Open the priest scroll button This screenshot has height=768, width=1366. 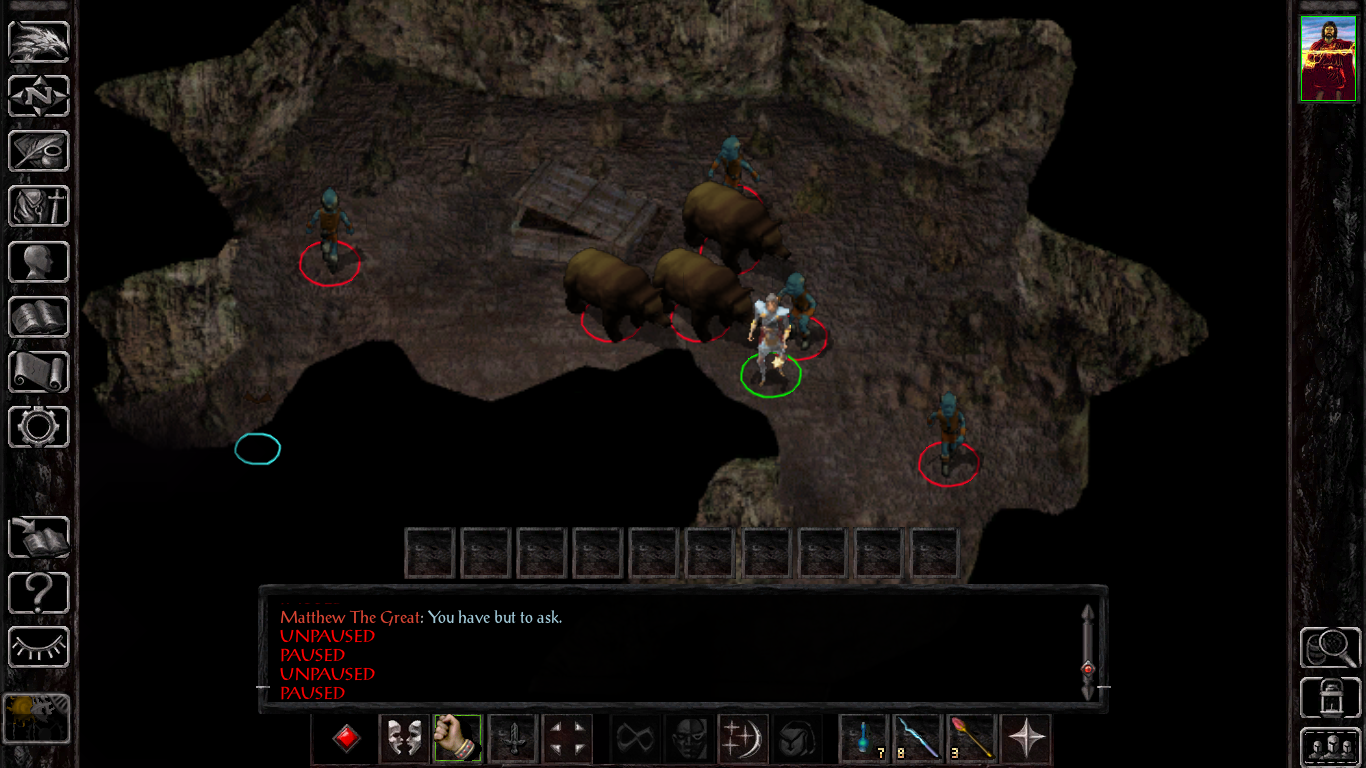click(x=39, y=372)
